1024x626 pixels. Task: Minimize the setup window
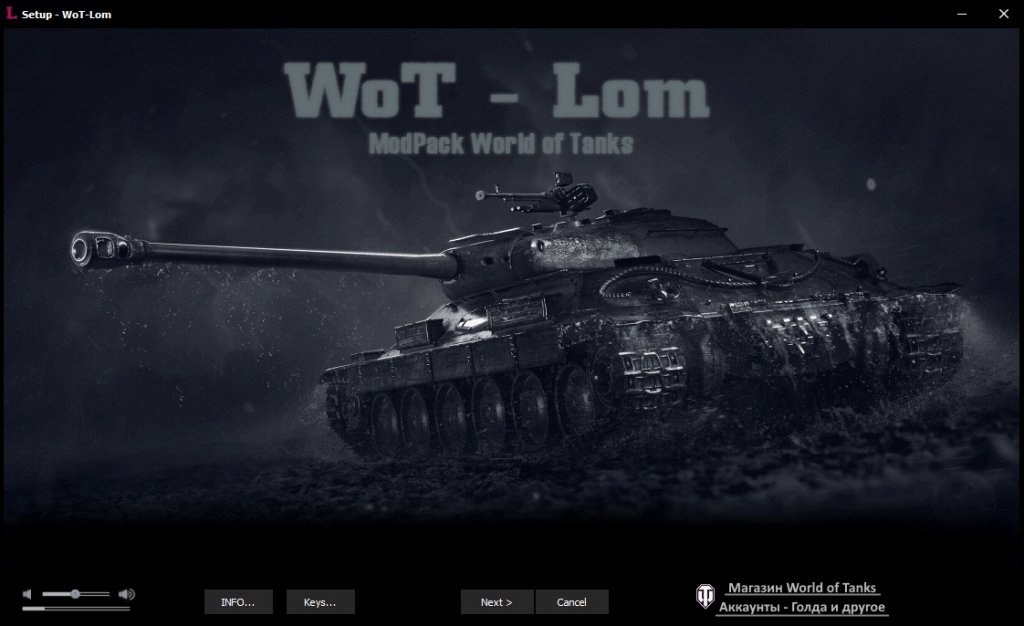coord(961,14)
